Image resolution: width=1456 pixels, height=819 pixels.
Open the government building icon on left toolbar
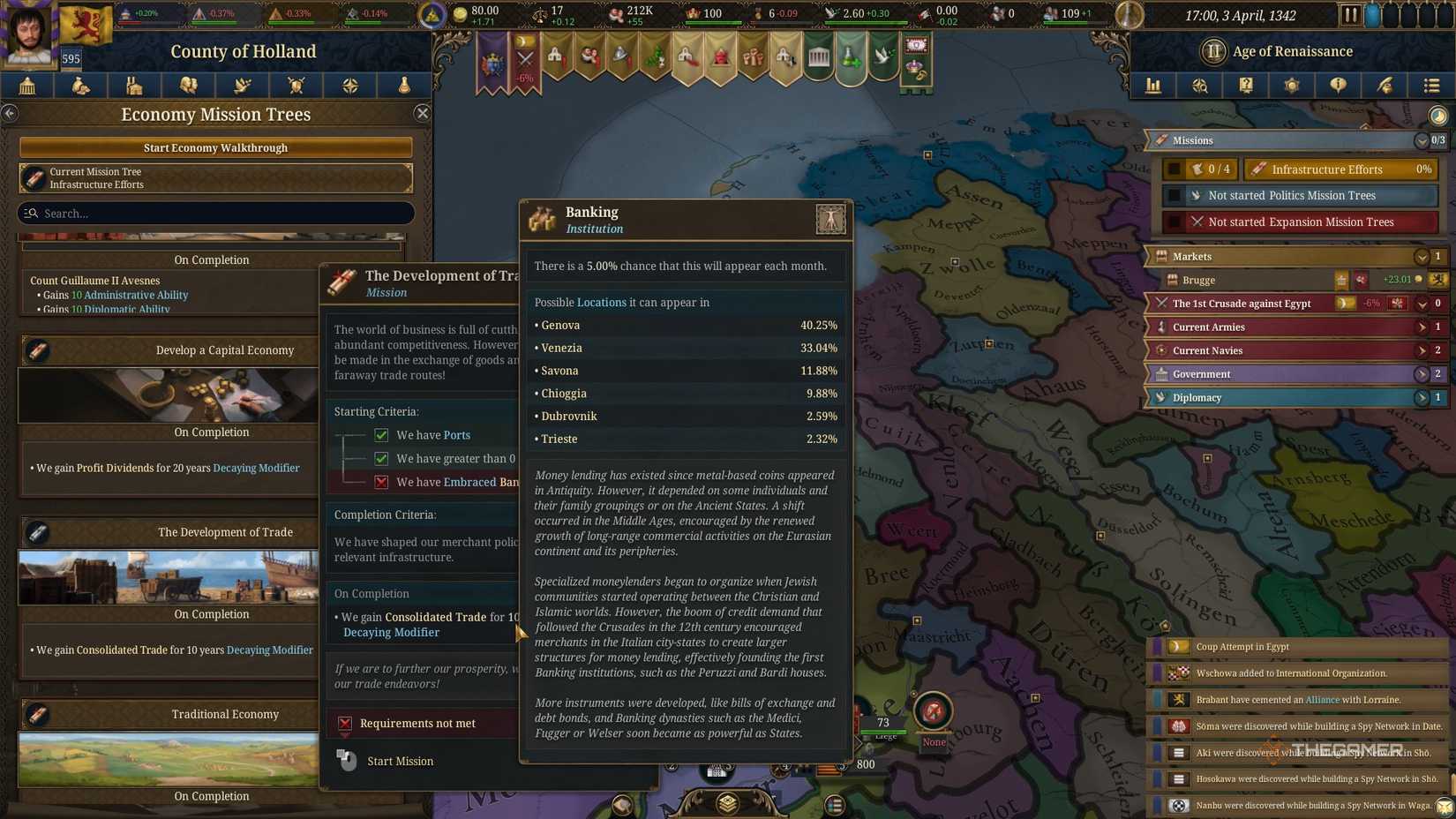click(26, 86)
